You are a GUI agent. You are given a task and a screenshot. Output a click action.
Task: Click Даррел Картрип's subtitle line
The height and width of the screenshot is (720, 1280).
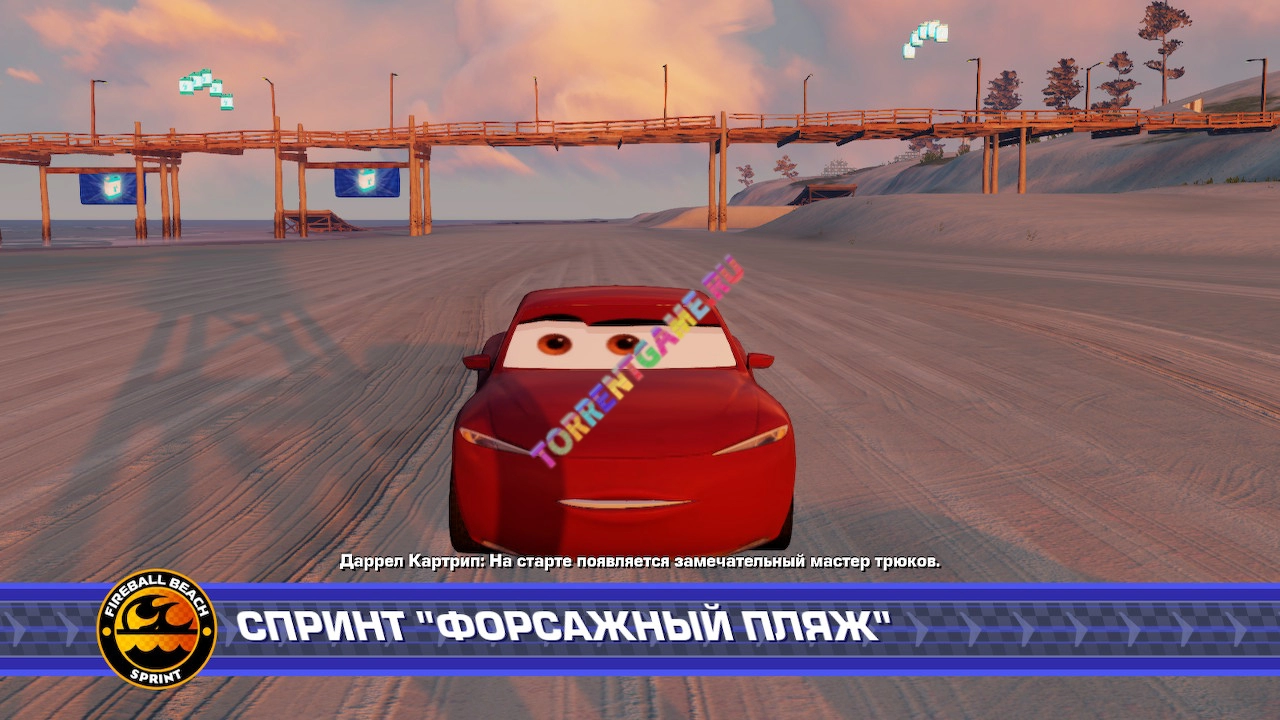tap(640, 561)
